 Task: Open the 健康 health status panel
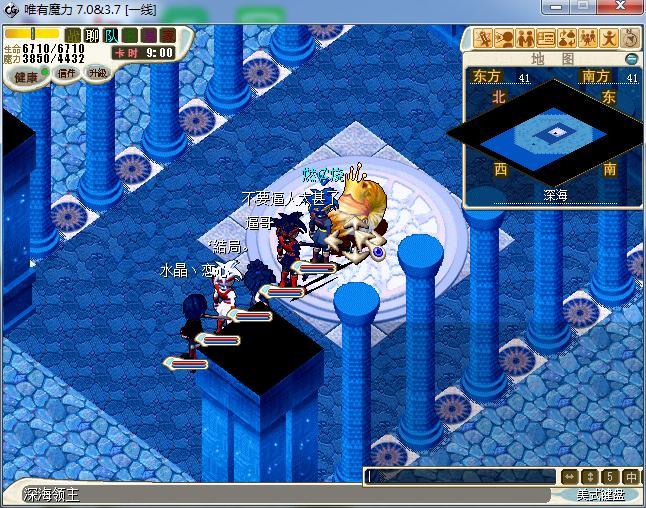tap(25, 77)
